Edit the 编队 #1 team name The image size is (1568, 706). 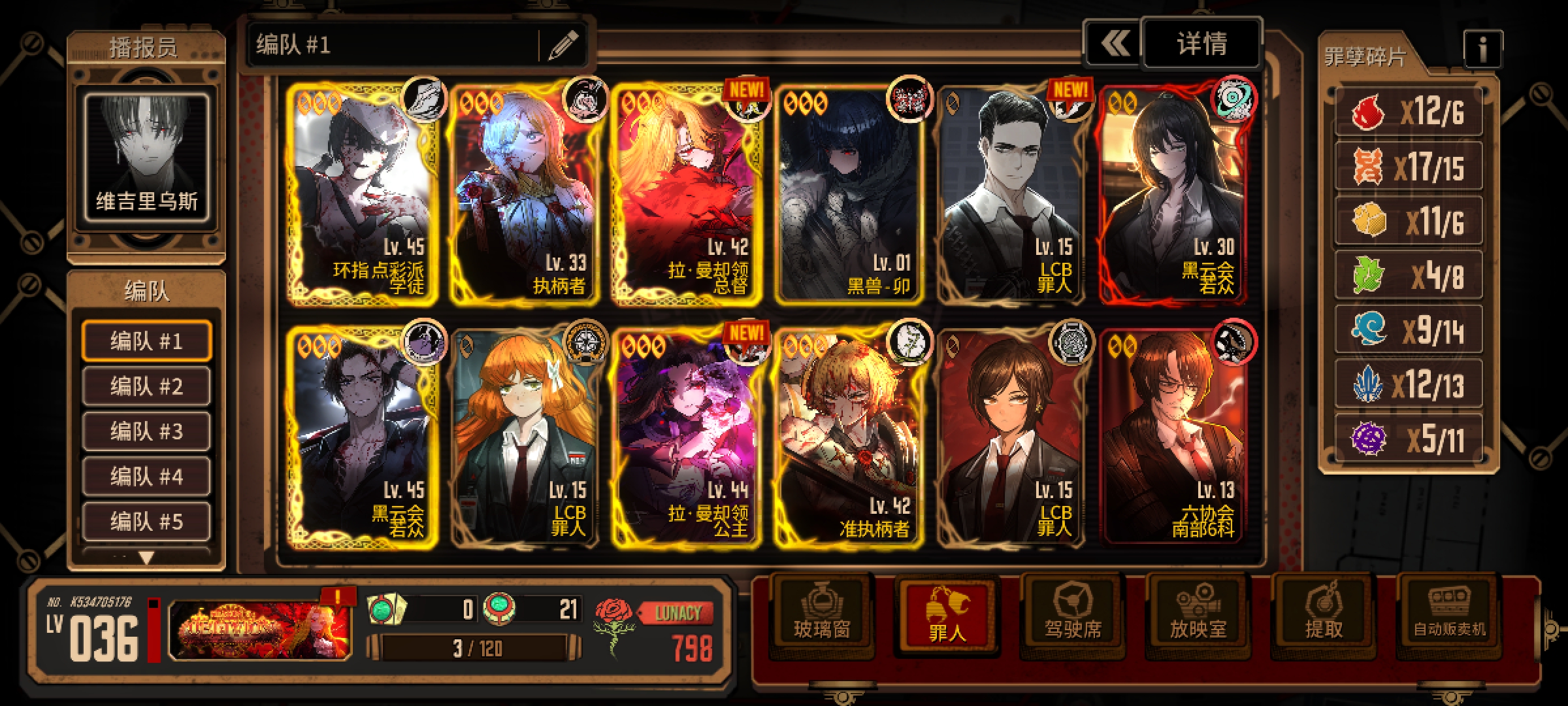click(x=563, y=44)
